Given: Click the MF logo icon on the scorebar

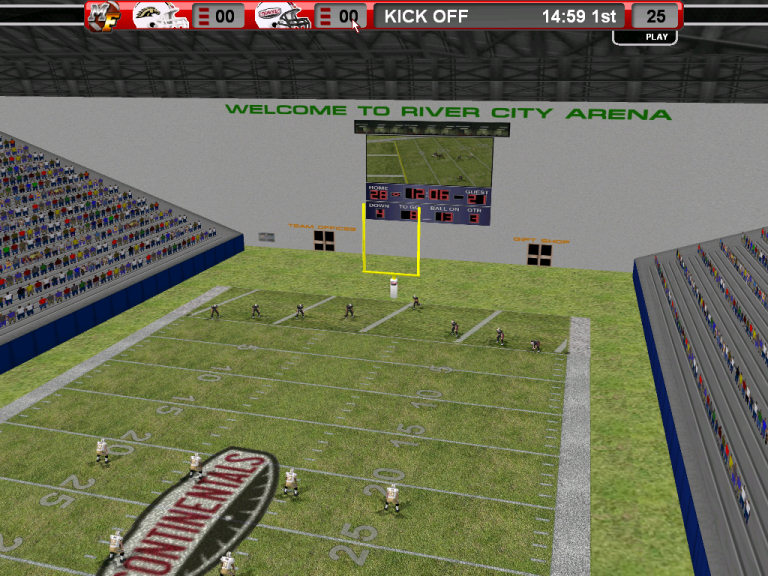Looking at the screenshot, I should 103,15.
